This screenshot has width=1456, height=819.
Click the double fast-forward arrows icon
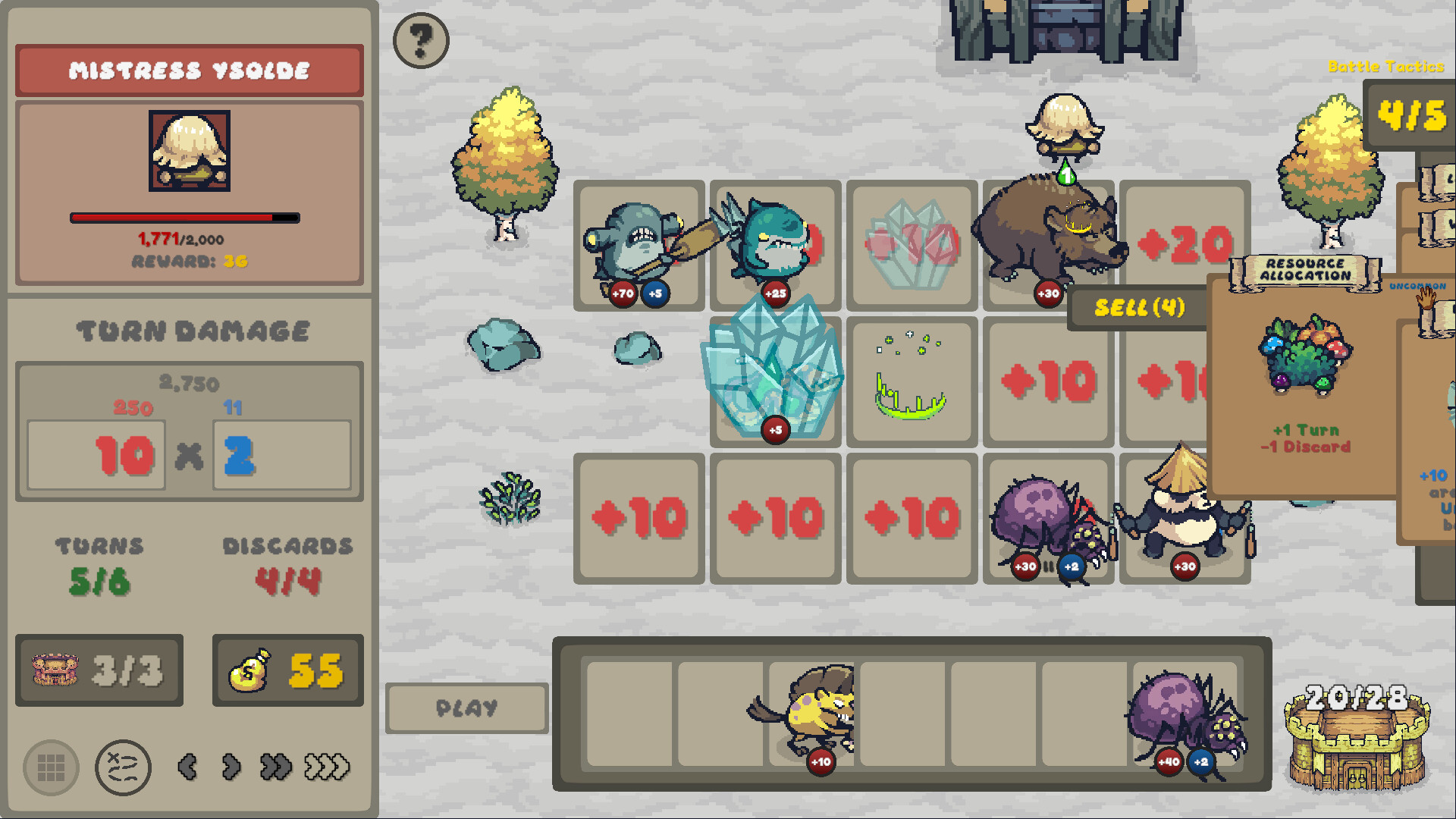[277, 768]
